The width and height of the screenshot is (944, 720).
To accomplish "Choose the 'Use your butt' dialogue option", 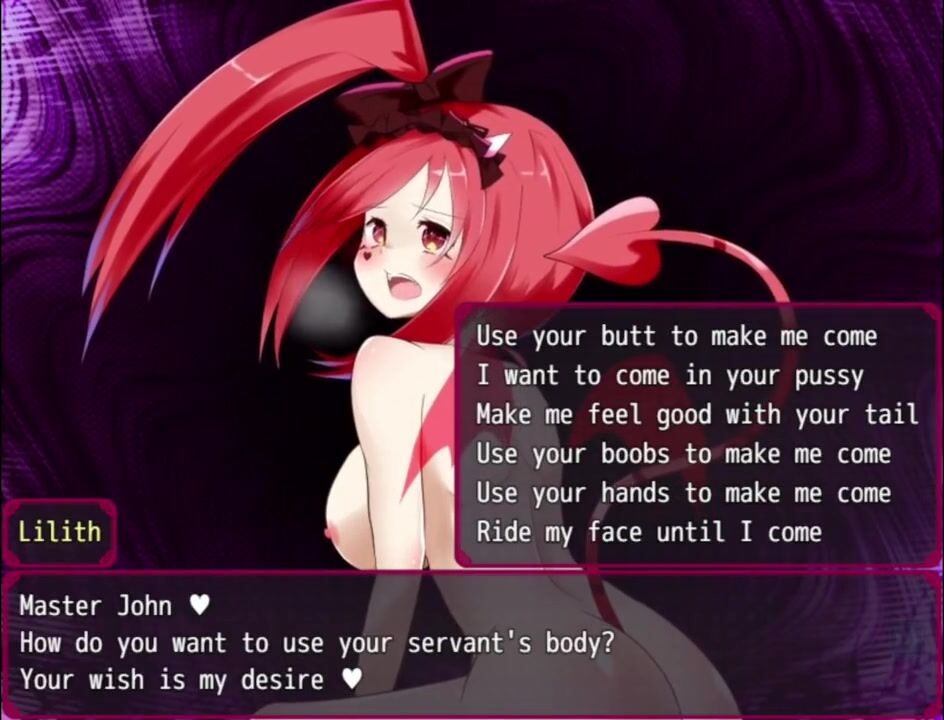I will click(x=676, y=336).
